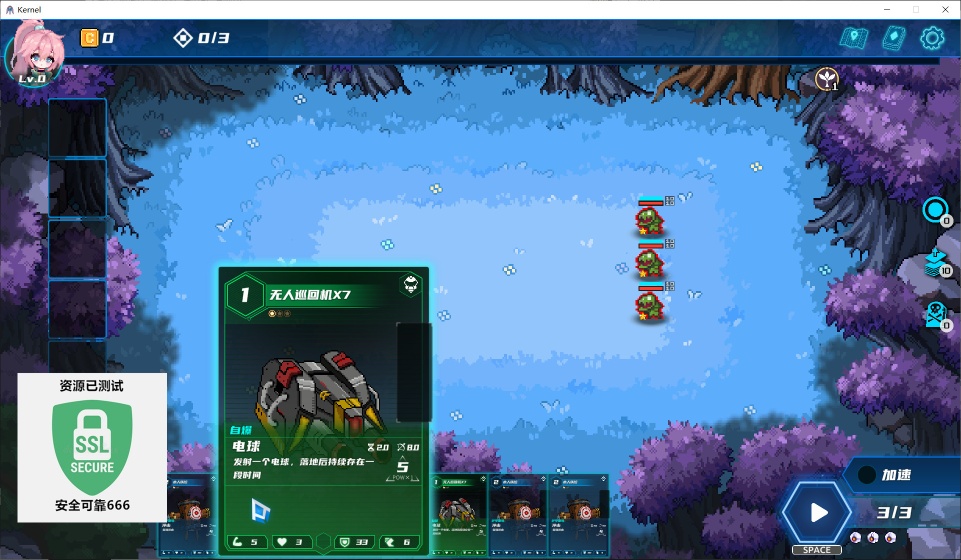
Task: Open the stacked layers pile icon
Action: [x=935, y=262]
